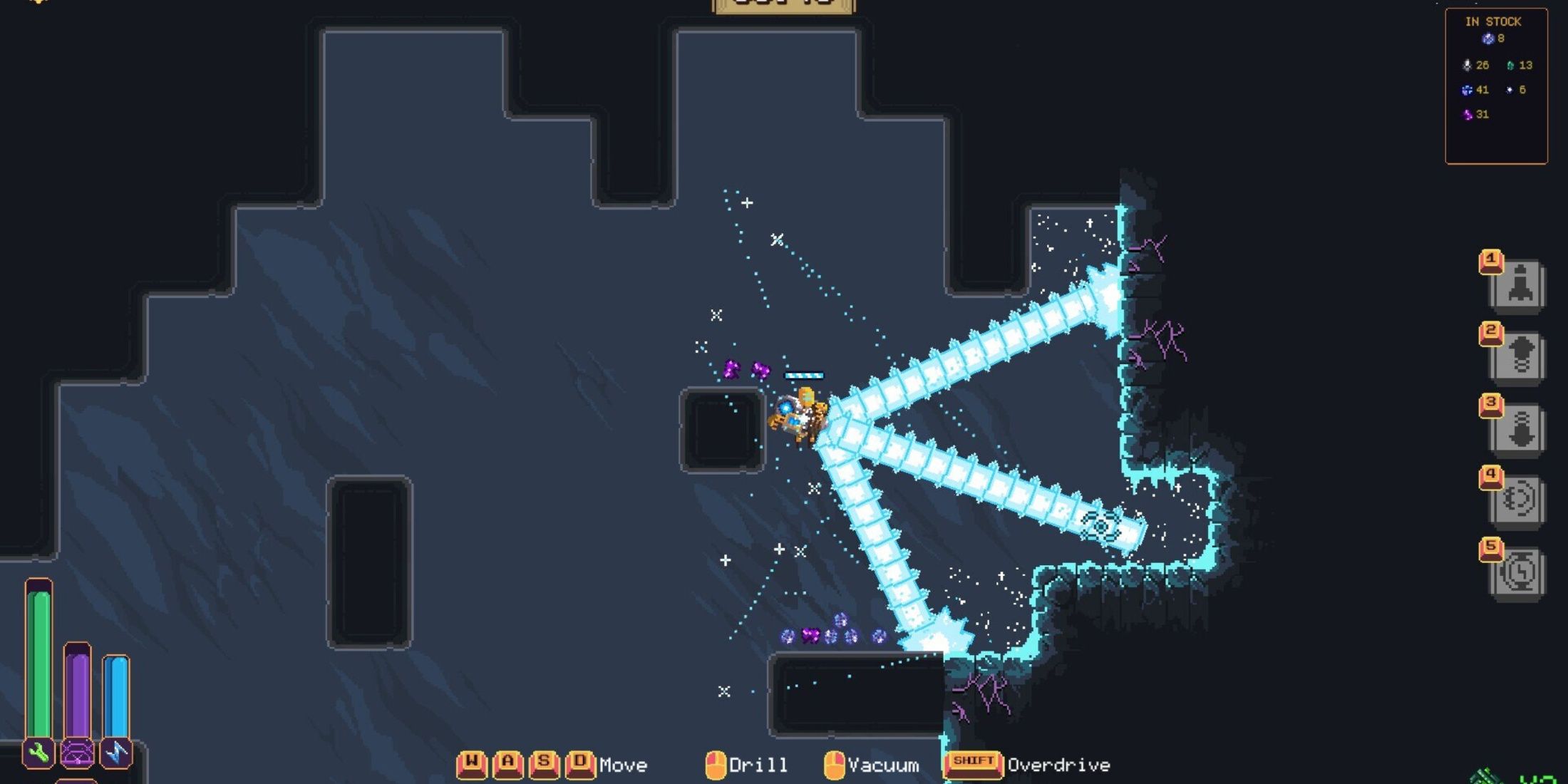The width and height of the screenshot is (1568, 784).
Task: Click the blue crystal icon showing 8 in stock
Action: [1490, 39]
